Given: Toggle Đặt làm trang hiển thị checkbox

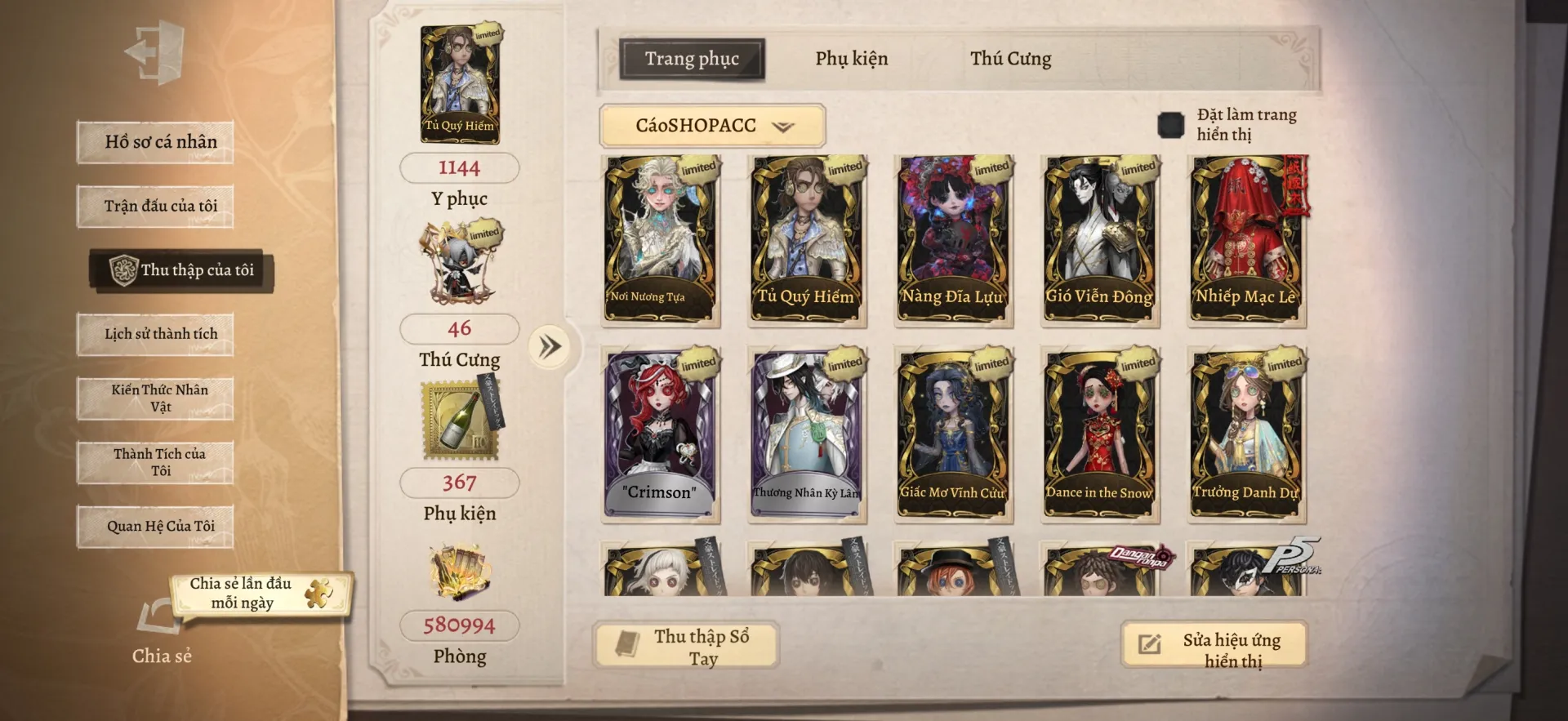Looking at the screenshot, I should coord(1170,125).
